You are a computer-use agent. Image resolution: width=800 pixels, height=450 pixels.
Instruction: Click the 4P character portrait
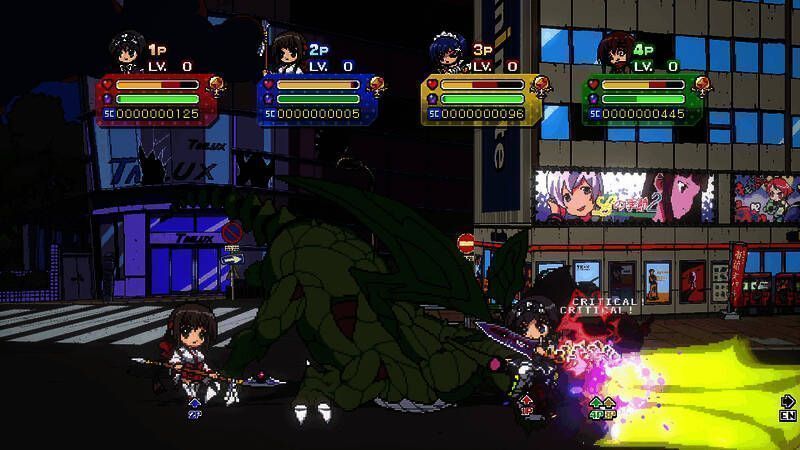click(x=615, y=54)
